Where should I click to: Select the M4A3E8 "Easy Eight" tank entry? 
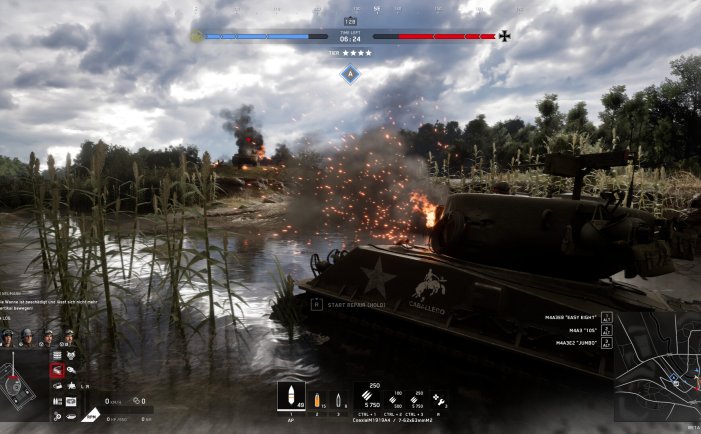[x=568, y=317]
